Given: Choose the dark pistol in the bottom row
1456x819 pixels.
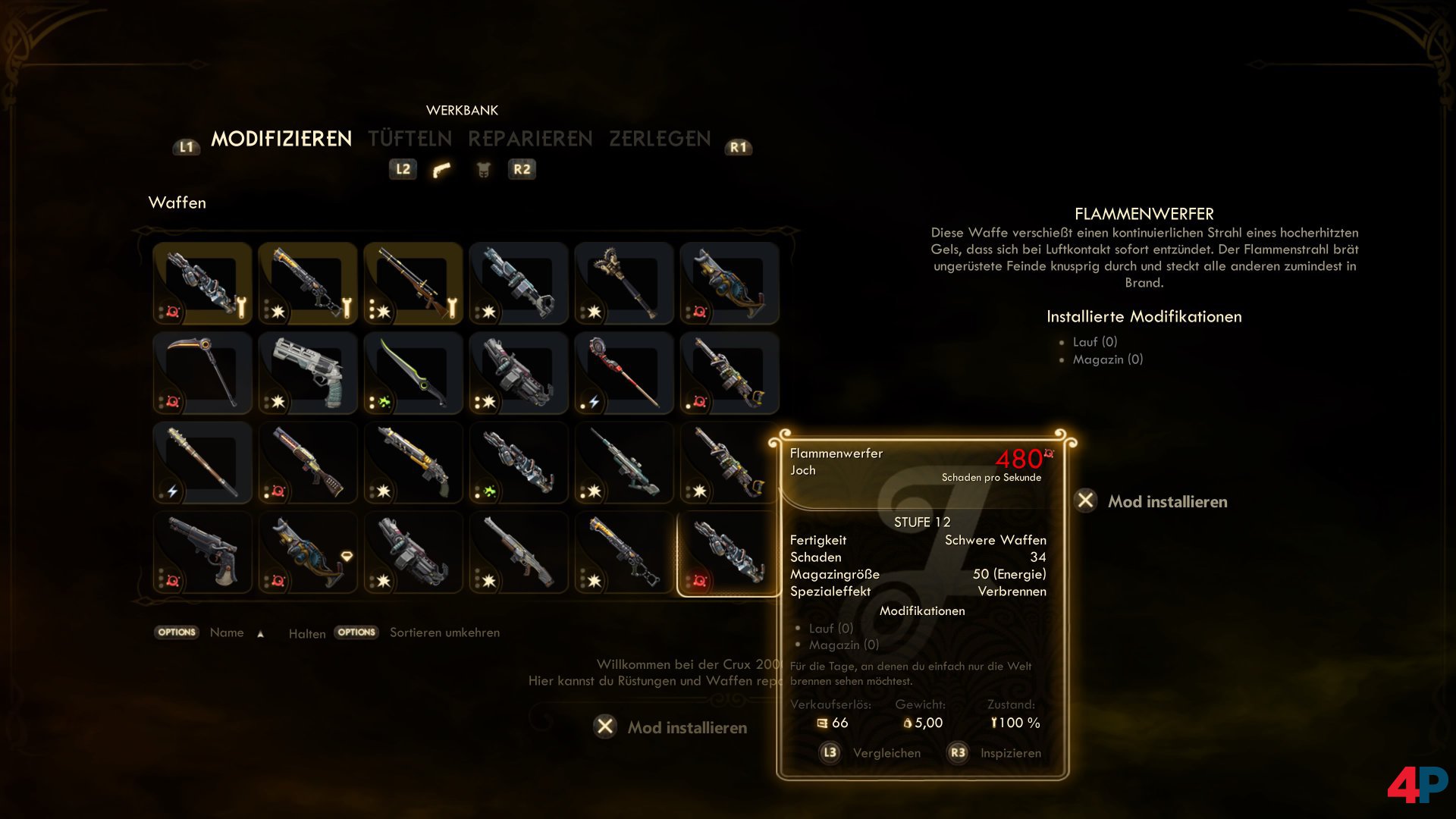Looking at the screenshot, I should [202, 553].
